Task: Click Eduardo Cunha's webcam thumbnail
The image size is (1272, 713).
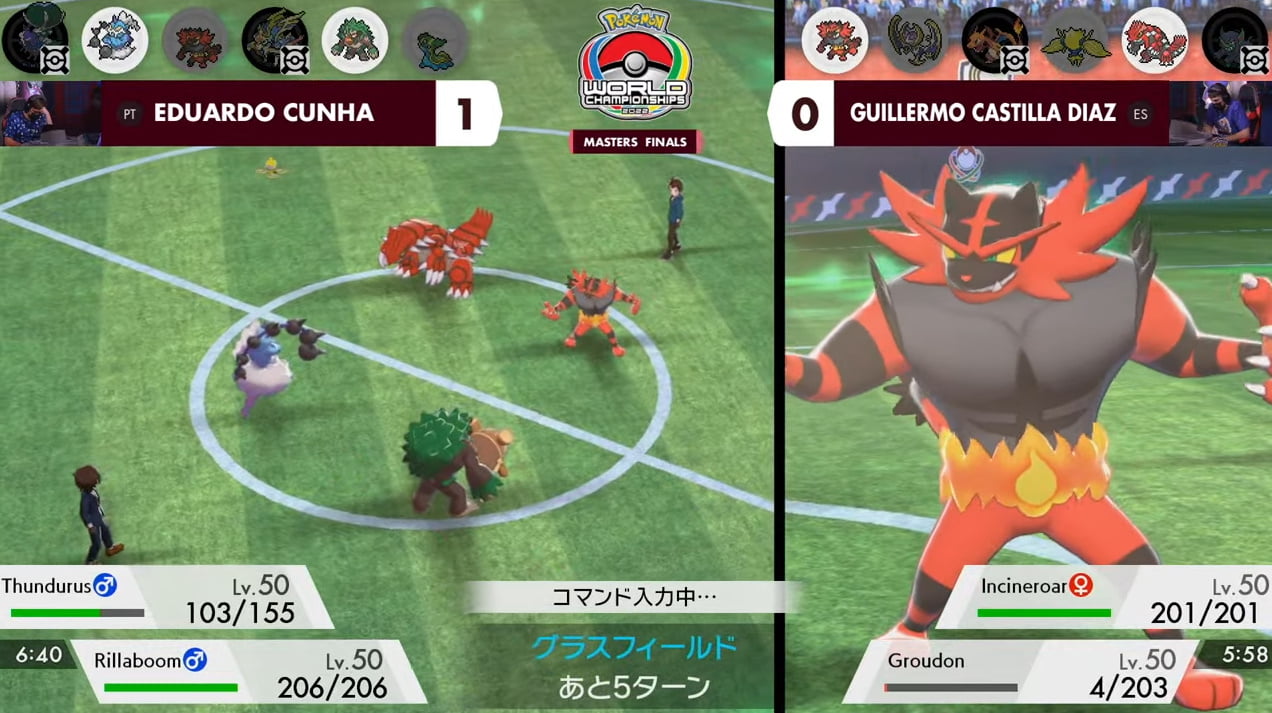Action: [50, 113]
